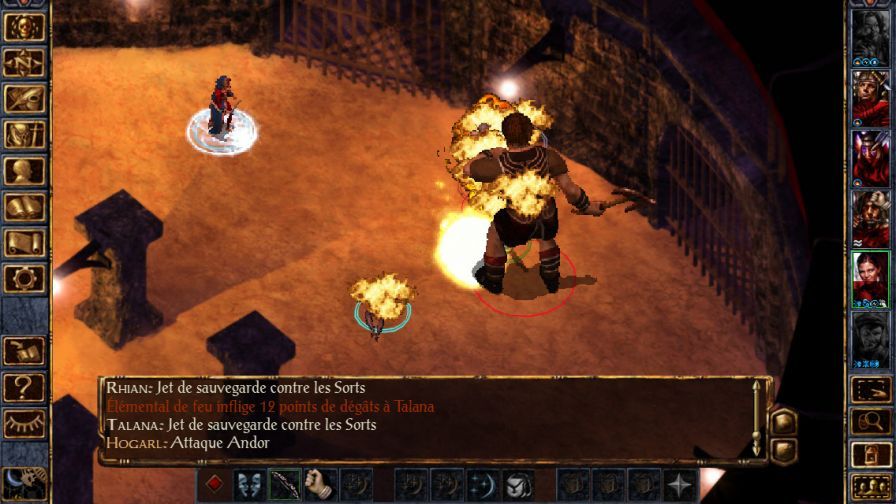Viewport: 896px width, 504px height.
Task: Activate the four-pointed star special abilities button
Action: [x=680, y=485]
